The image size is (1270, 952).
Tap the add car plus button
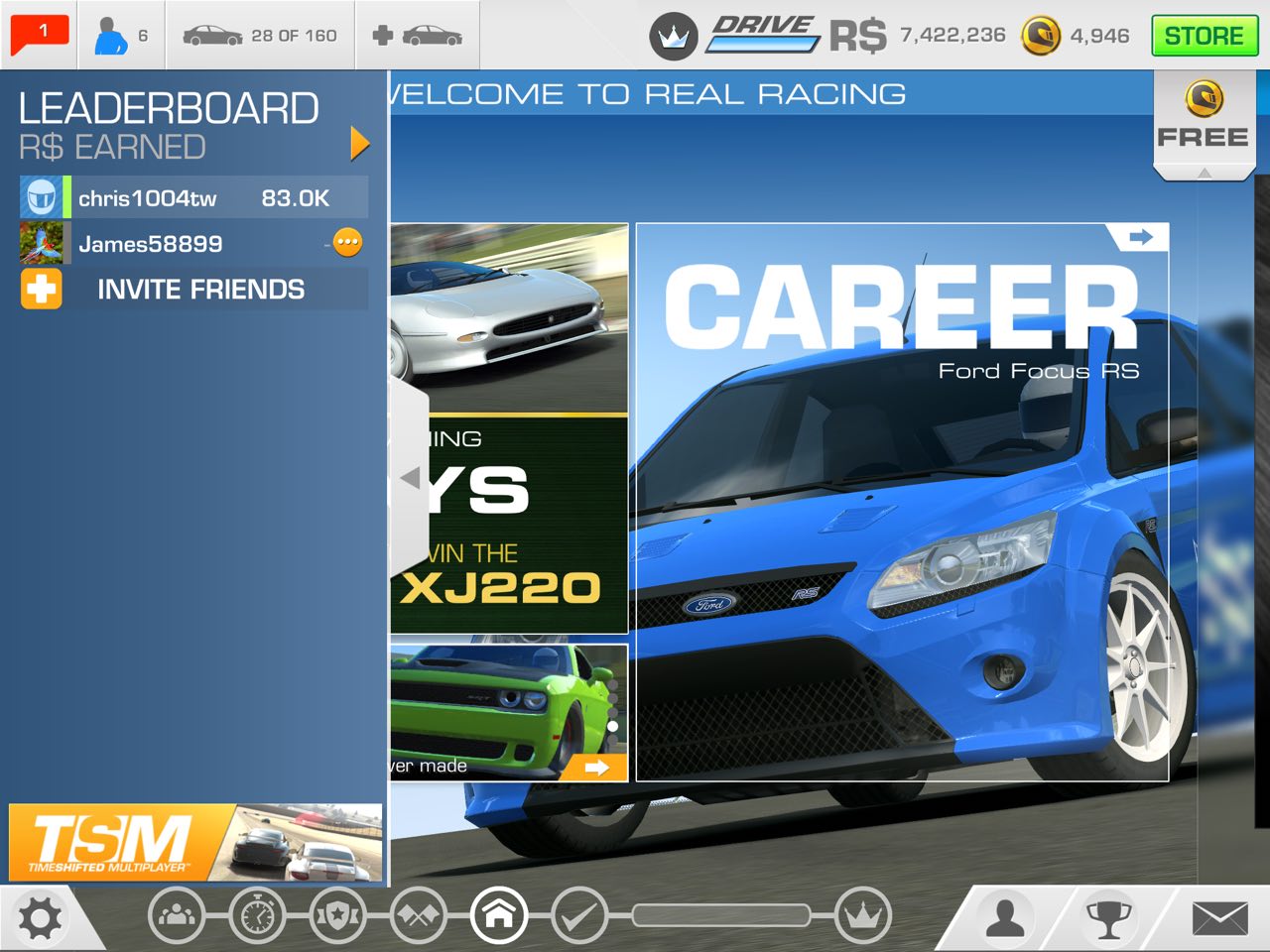[417, 36]
